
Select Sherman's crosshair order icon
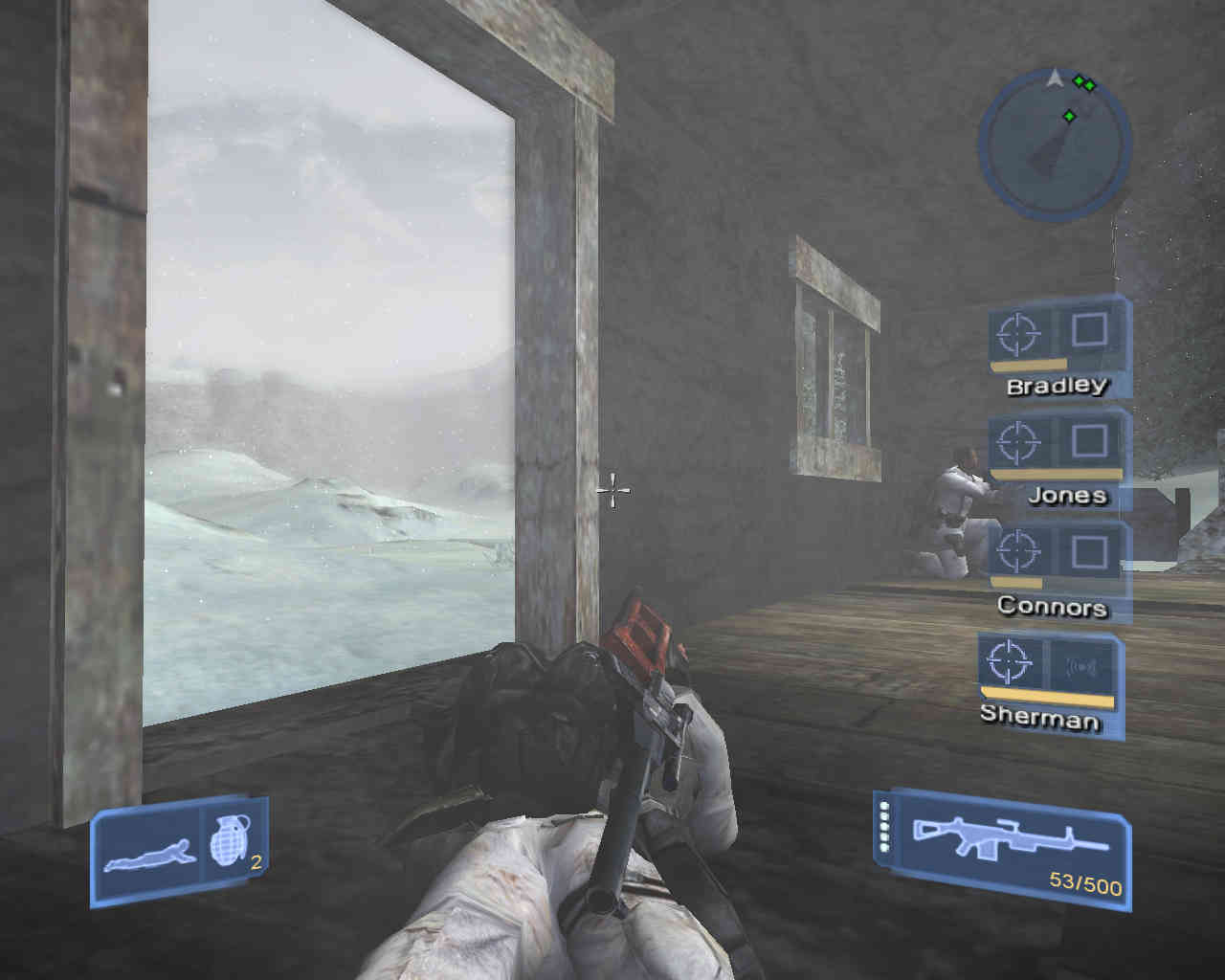click(1007, 660)
